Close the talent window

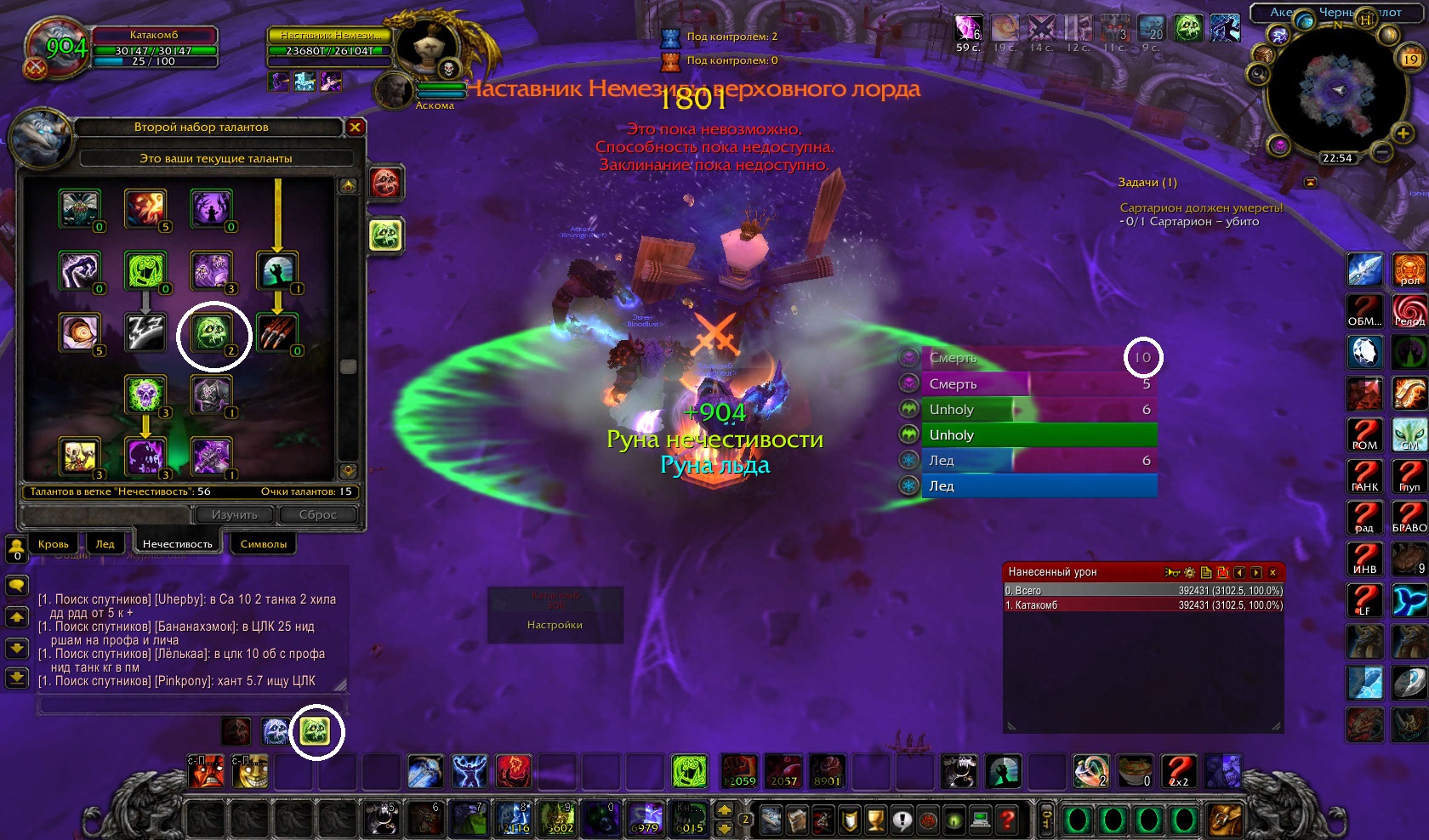click(x=356, y=128)
